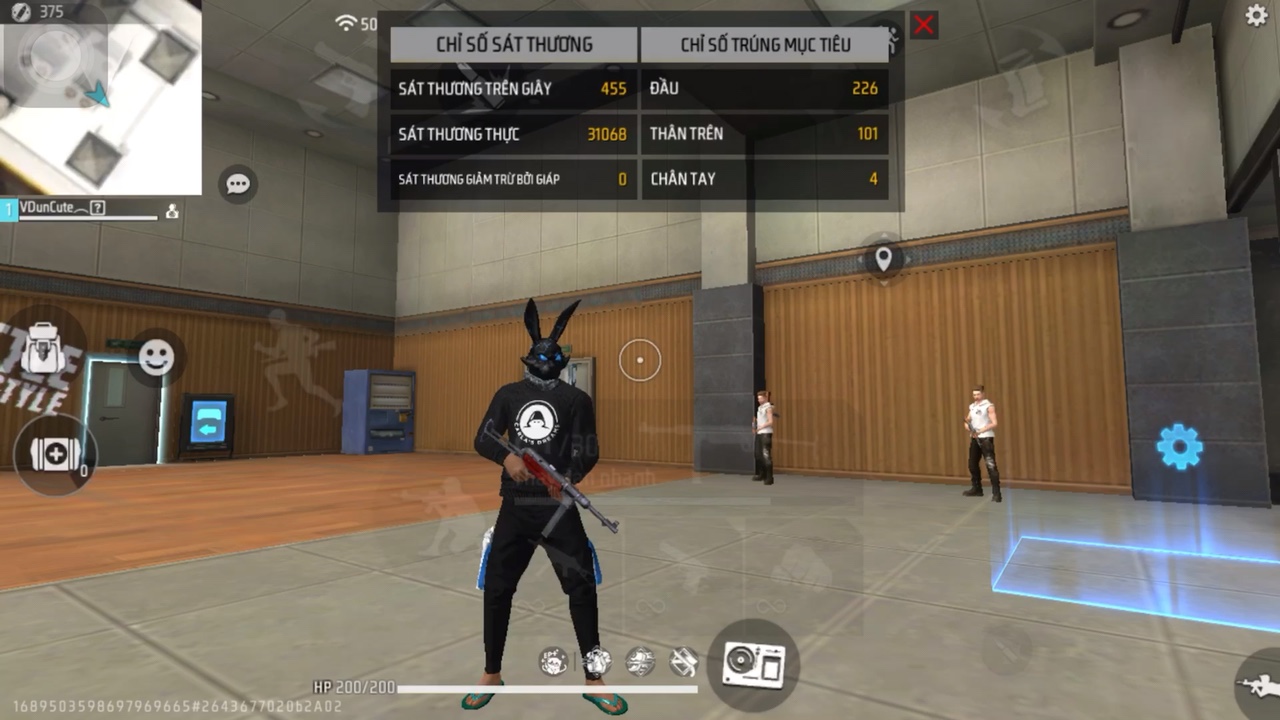Select the first skill icon labeled EP
This screenshot has height=720, width=1280.
pos(553,660)
